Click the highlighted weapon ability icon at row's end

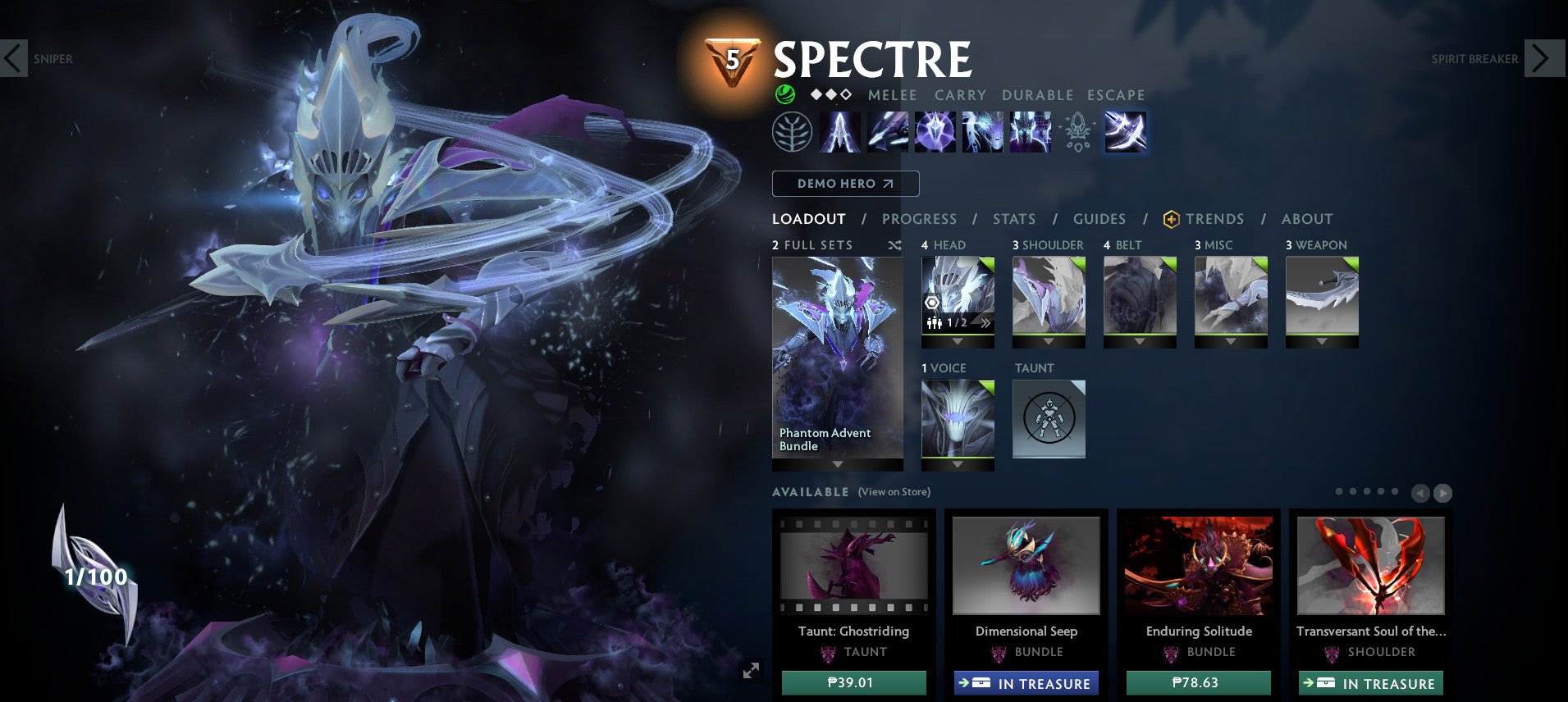coord(1125,132)
